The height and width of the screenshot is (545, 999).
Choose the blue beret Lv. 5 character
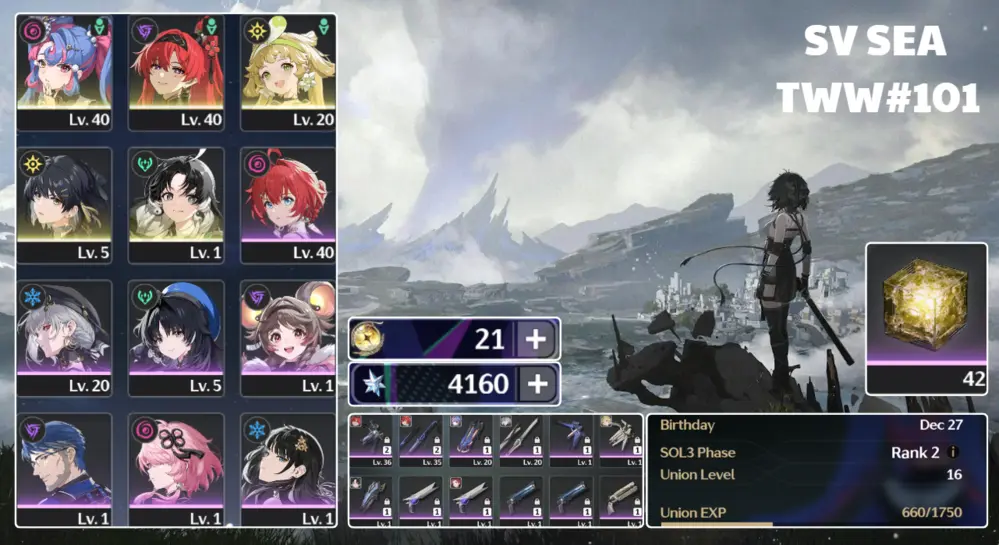176,338
